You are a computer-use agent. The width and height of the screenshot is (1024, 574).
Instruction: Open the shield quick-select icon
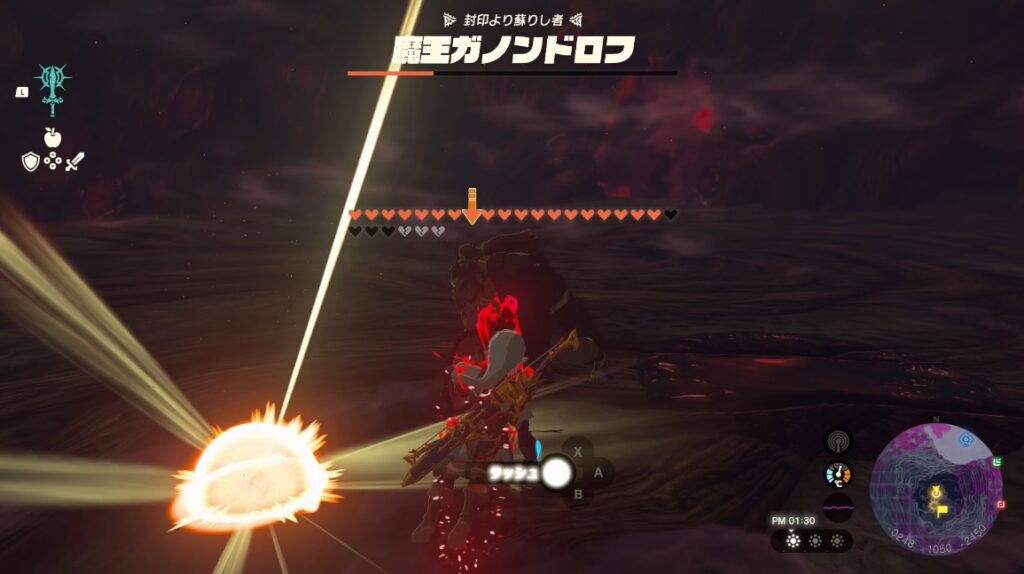[30, 161]
